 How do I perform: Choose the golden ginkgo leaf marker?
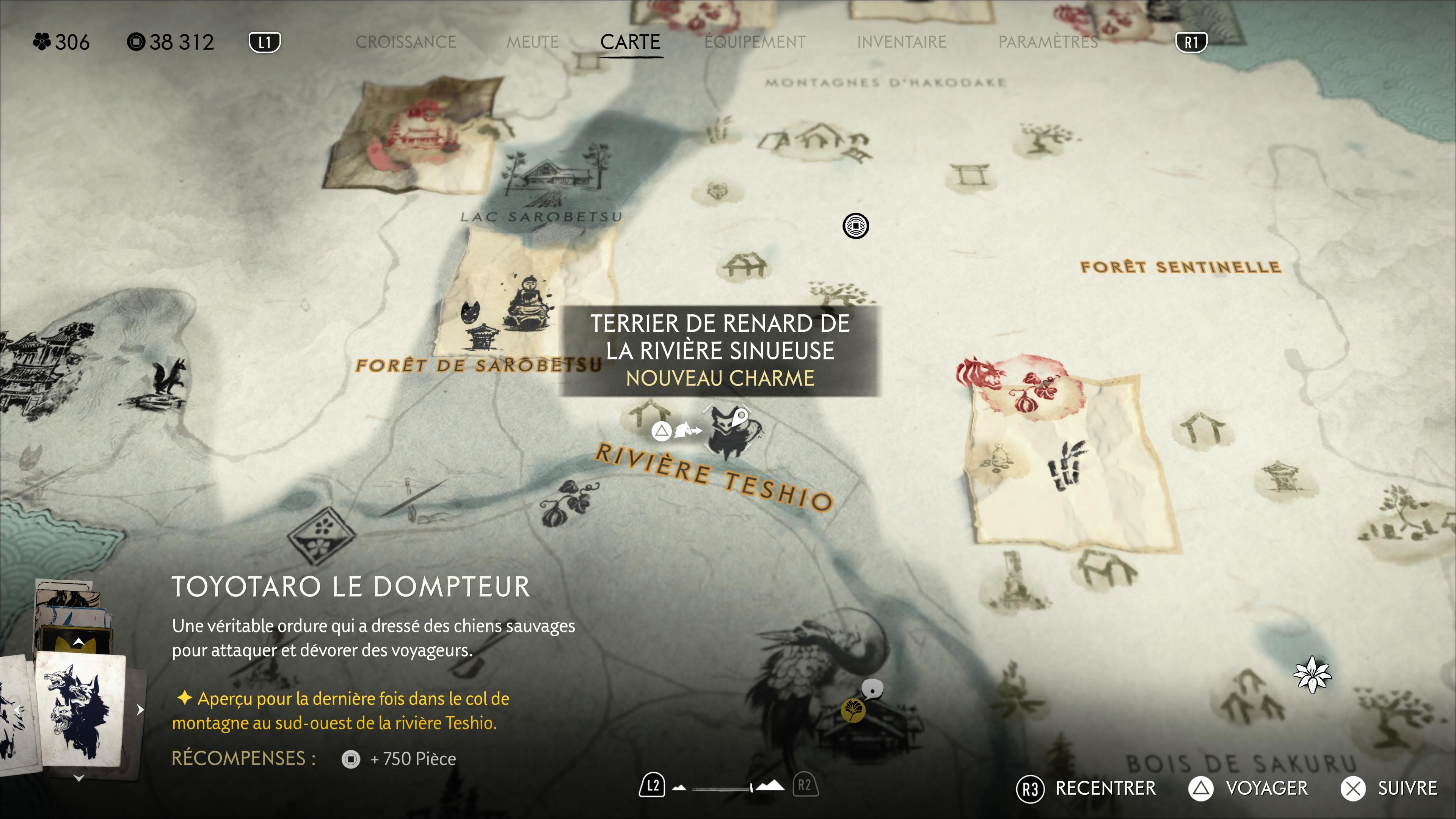click(853, 711)
